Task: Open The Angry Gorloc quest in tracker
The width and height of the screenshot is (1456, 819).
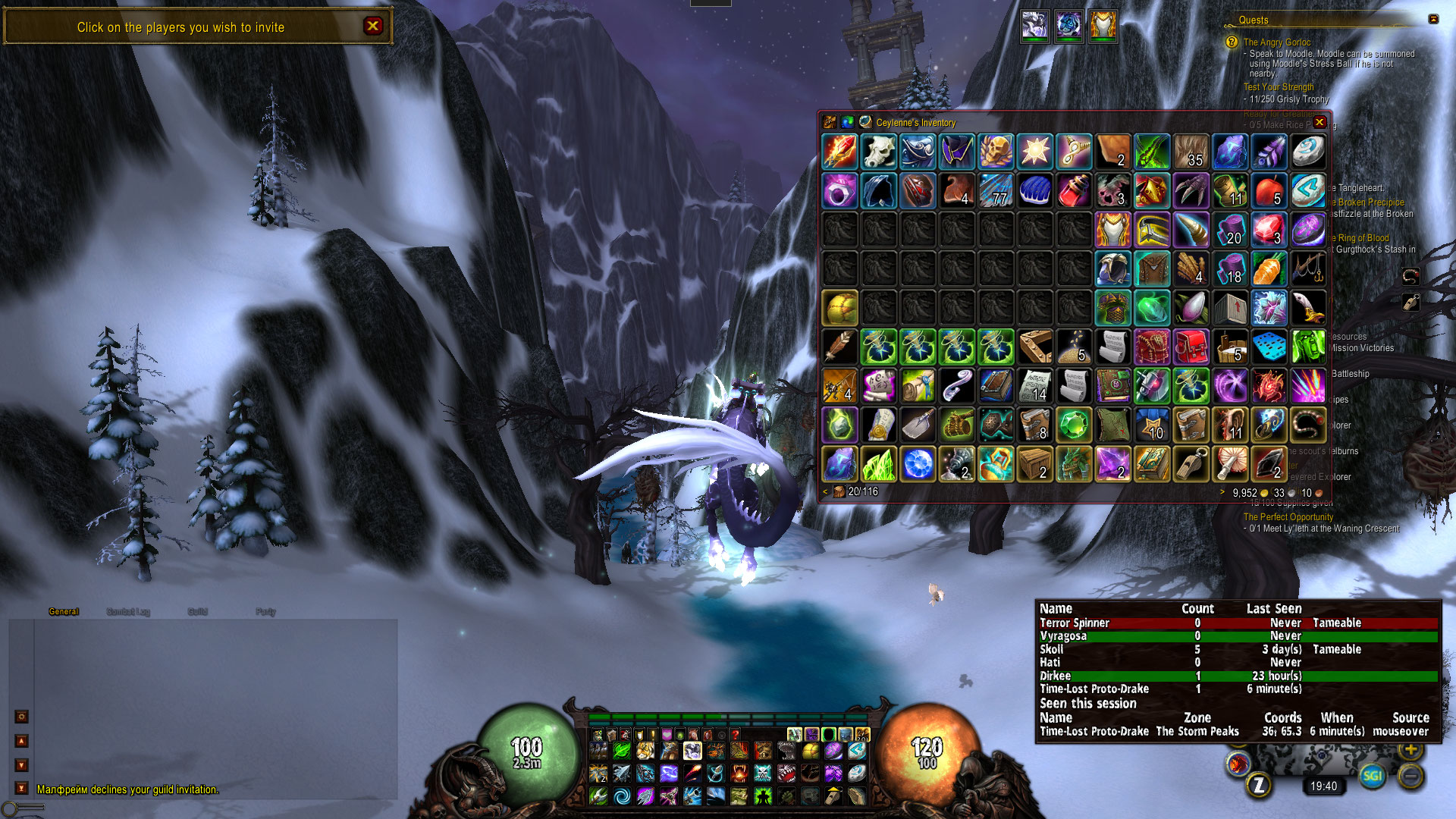Action: coord(1277,42)
